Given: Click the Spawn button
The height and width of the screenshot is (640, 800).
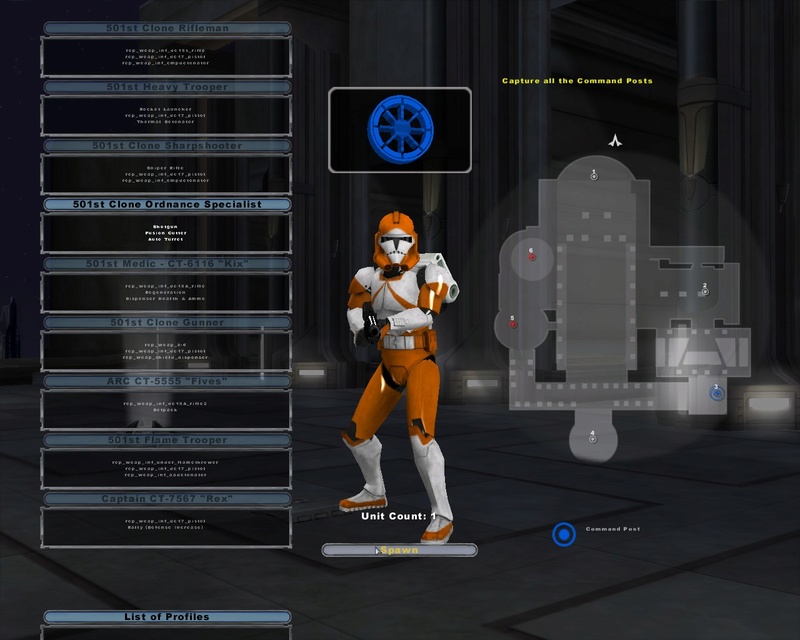Looking at the screenshot, I should tap(399, 550).
